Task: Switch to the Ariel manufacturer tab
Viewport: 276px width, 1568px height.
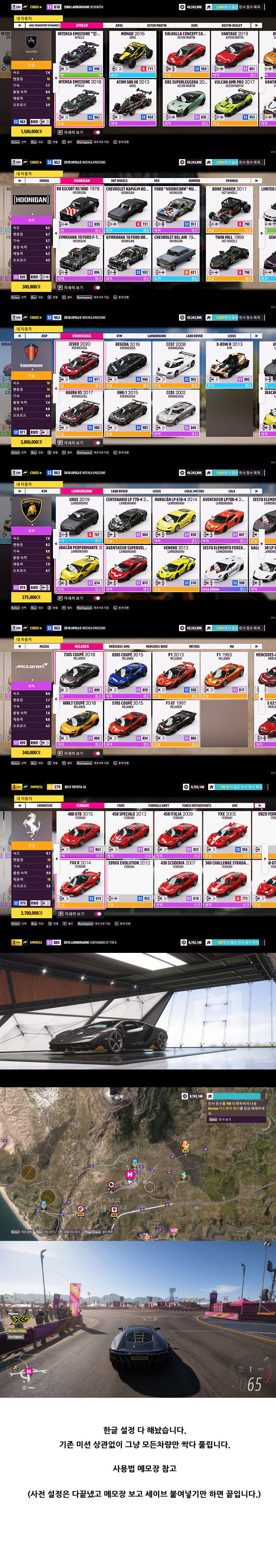Action: 119,26
